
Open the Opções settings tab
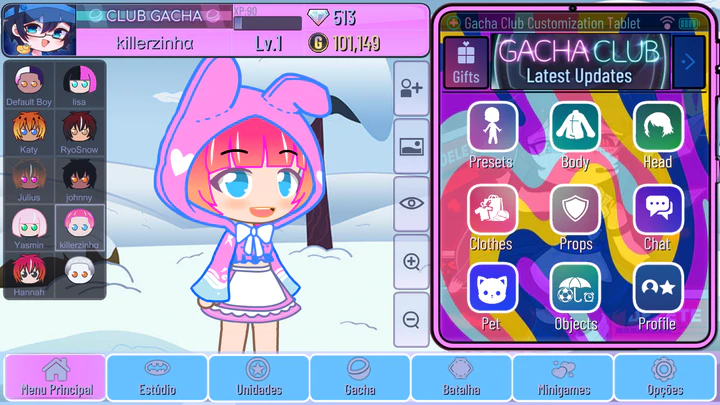tap(664, 378)
